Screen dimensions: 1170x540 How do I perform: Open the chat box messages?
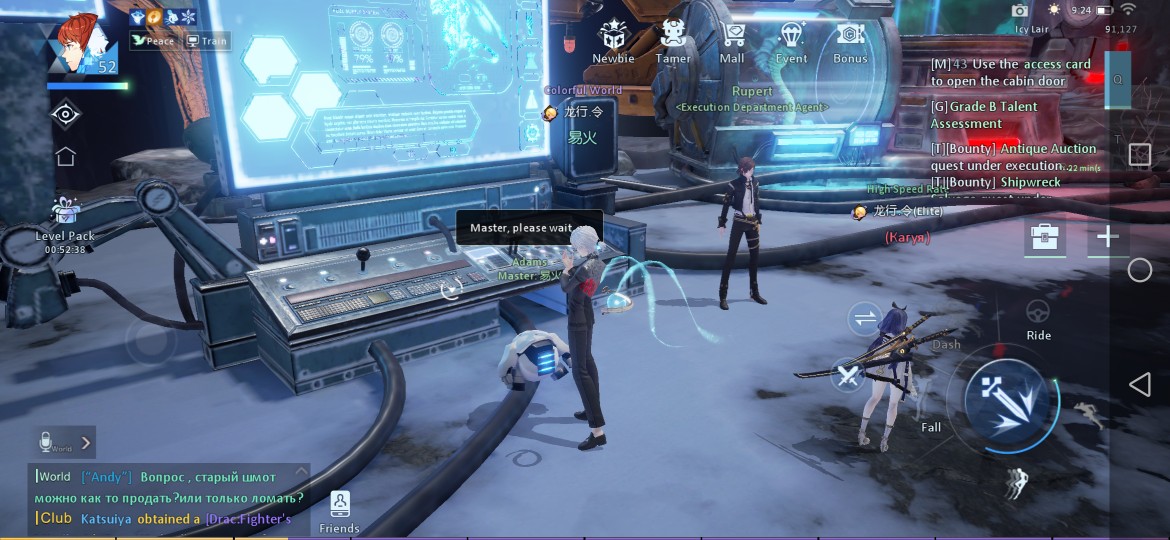click(168, 497)
